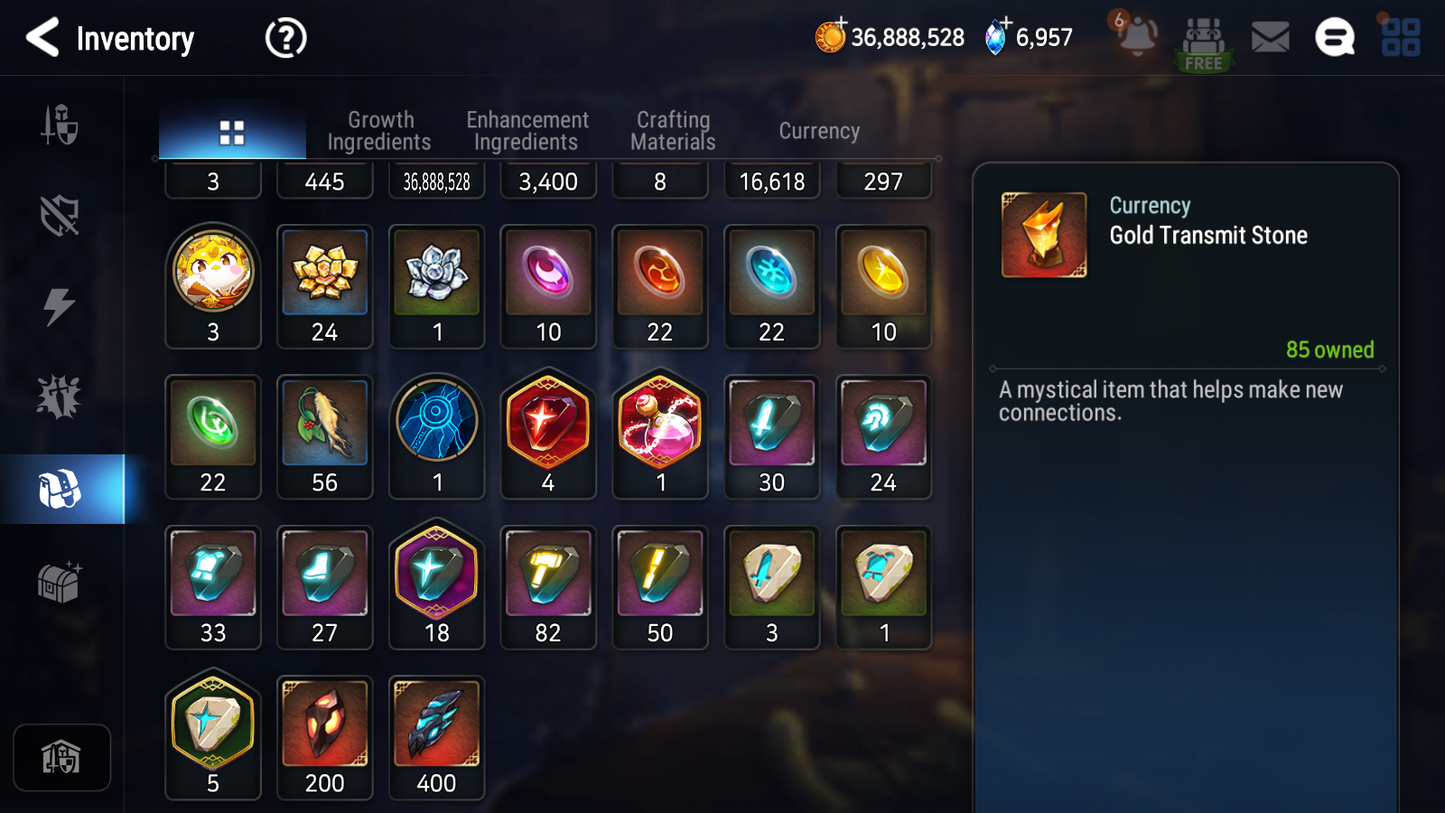Show the Currency tab
This screenshot has width=1445, height=813.
tap(819, 131)
